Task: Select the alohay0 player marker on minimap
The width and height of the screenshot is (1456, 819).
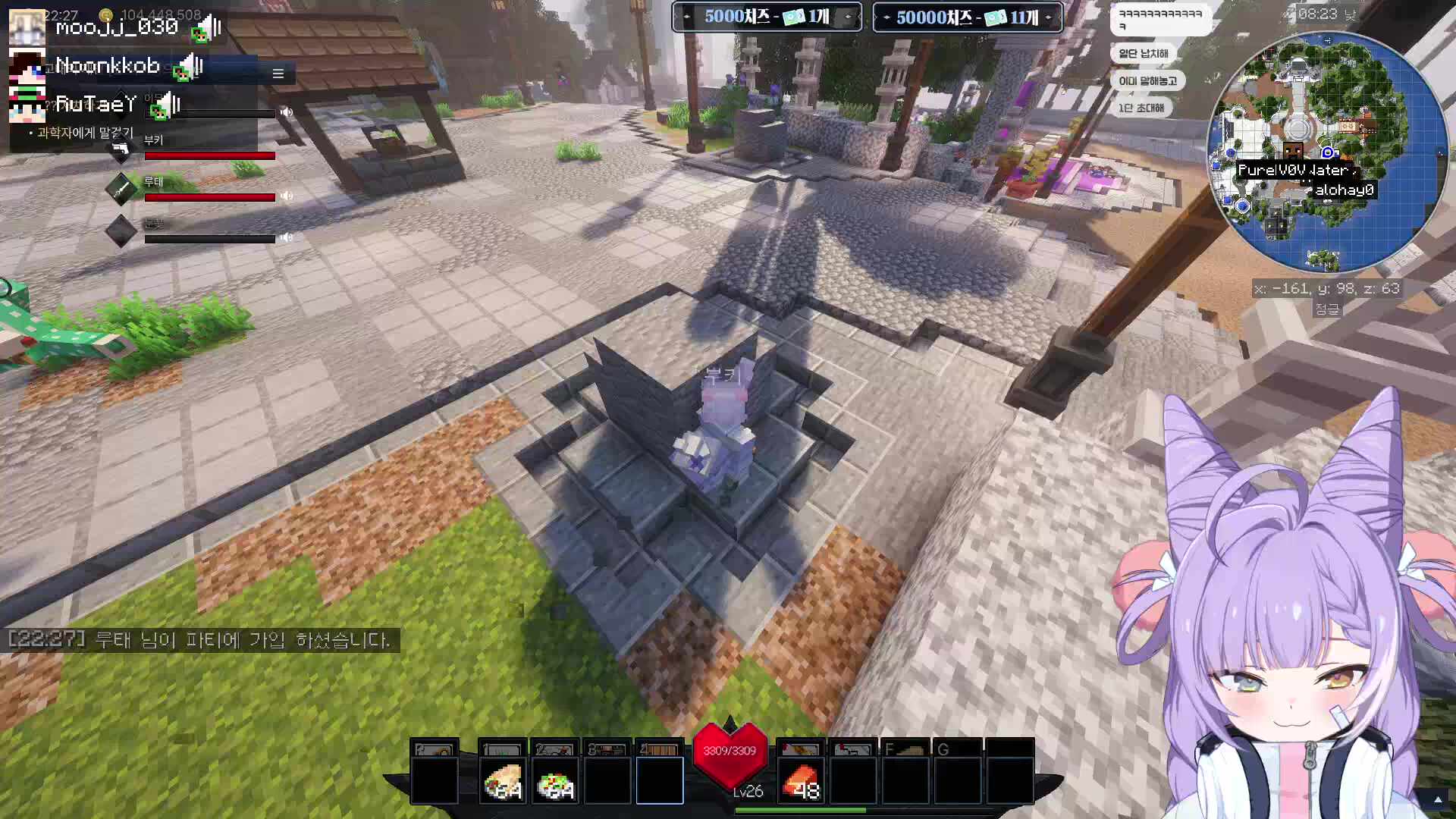Action: (x=1344, y=190)
